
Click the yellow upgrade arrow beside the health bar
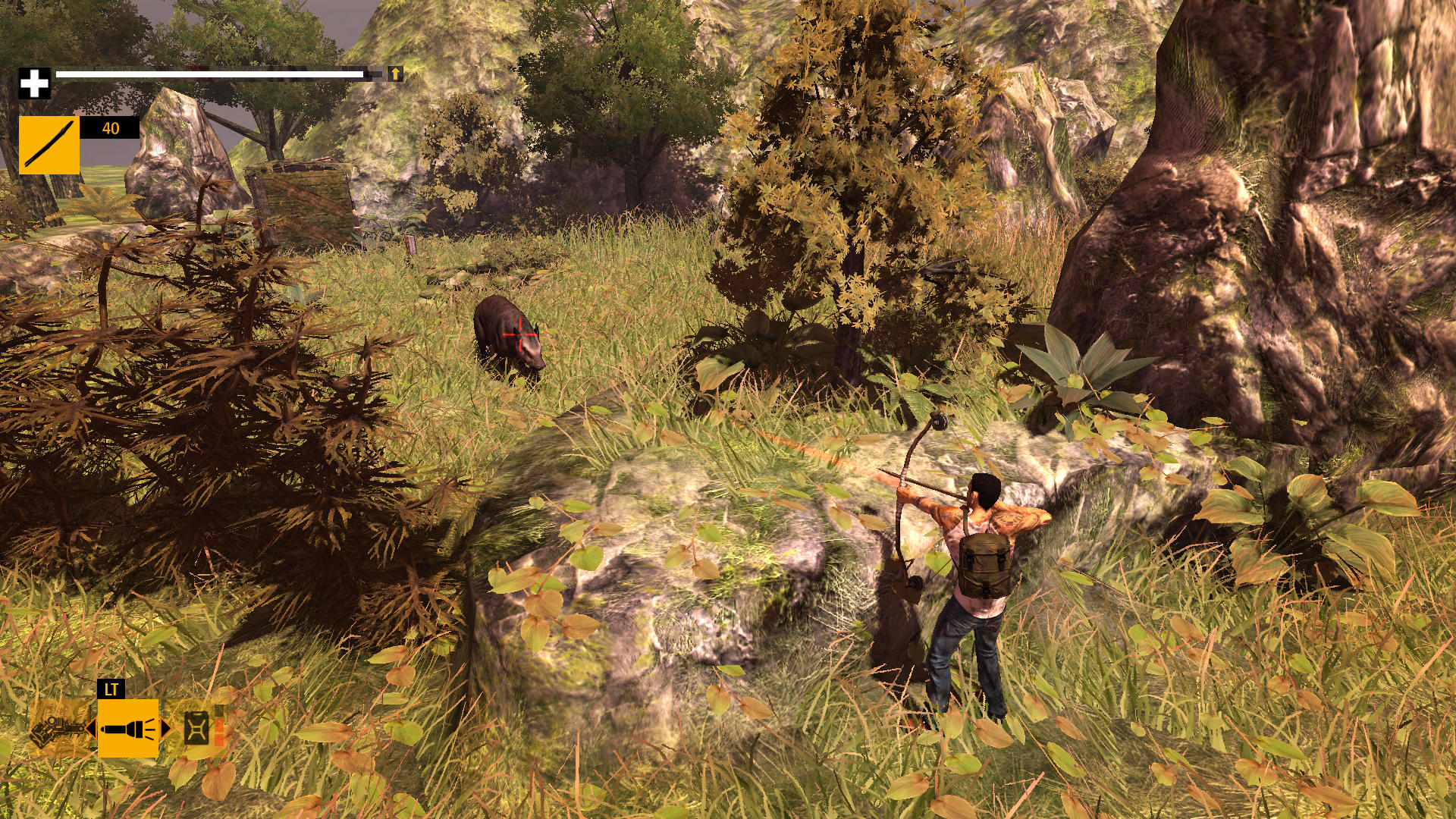pyautogui.click(x=394, y=75)
